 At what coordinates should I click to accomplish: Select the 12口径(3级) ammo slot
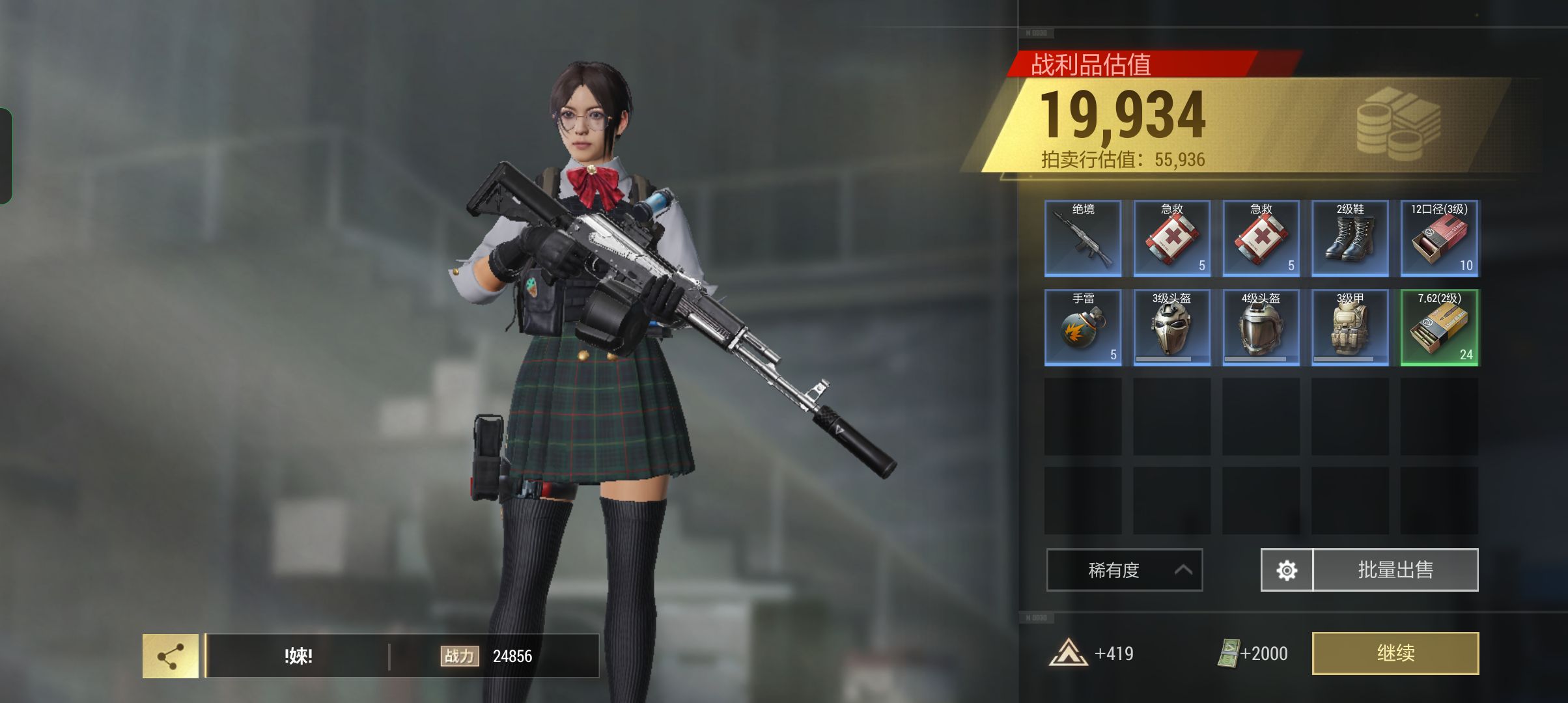point(1439,238)
